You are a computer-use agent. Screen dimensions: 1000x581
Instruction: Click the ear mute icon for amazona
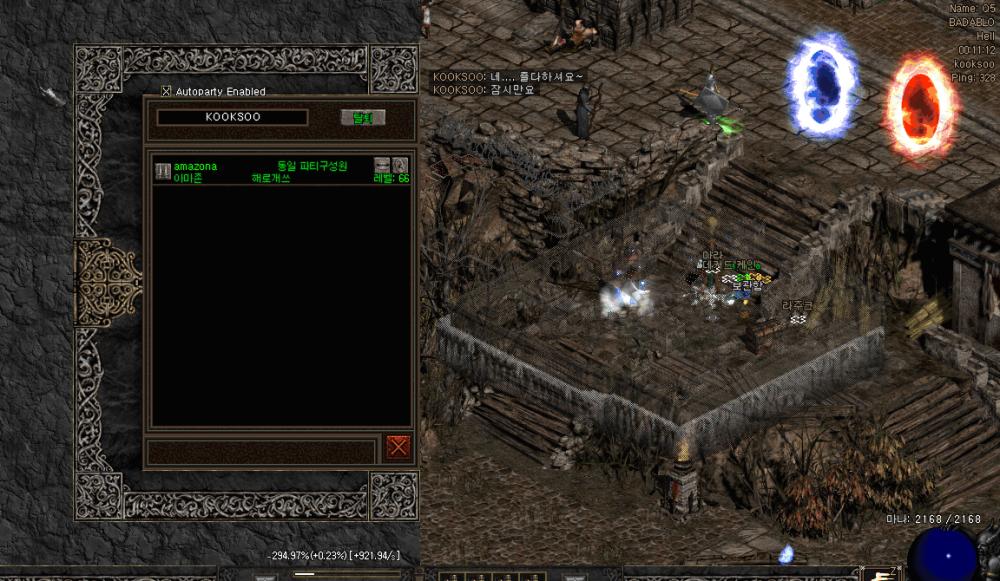coord(399,165)
